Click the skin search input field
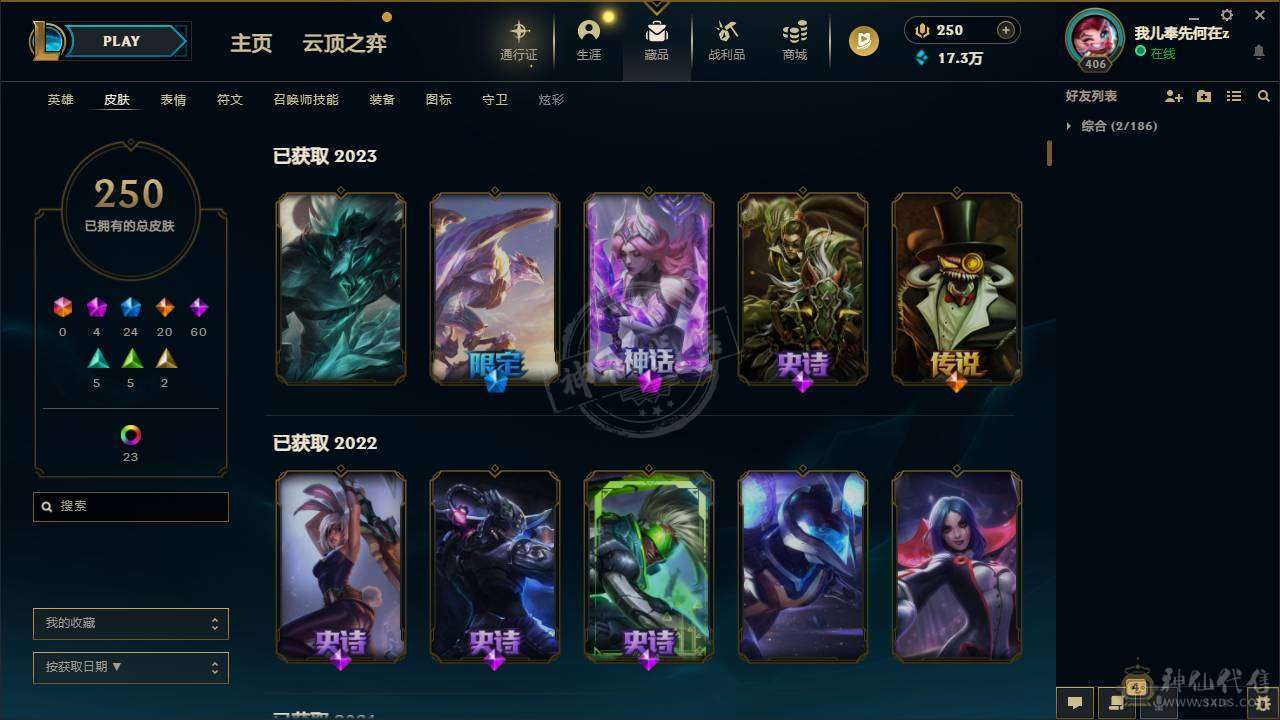The image size is (1280, 720). [x=130, y=506]
